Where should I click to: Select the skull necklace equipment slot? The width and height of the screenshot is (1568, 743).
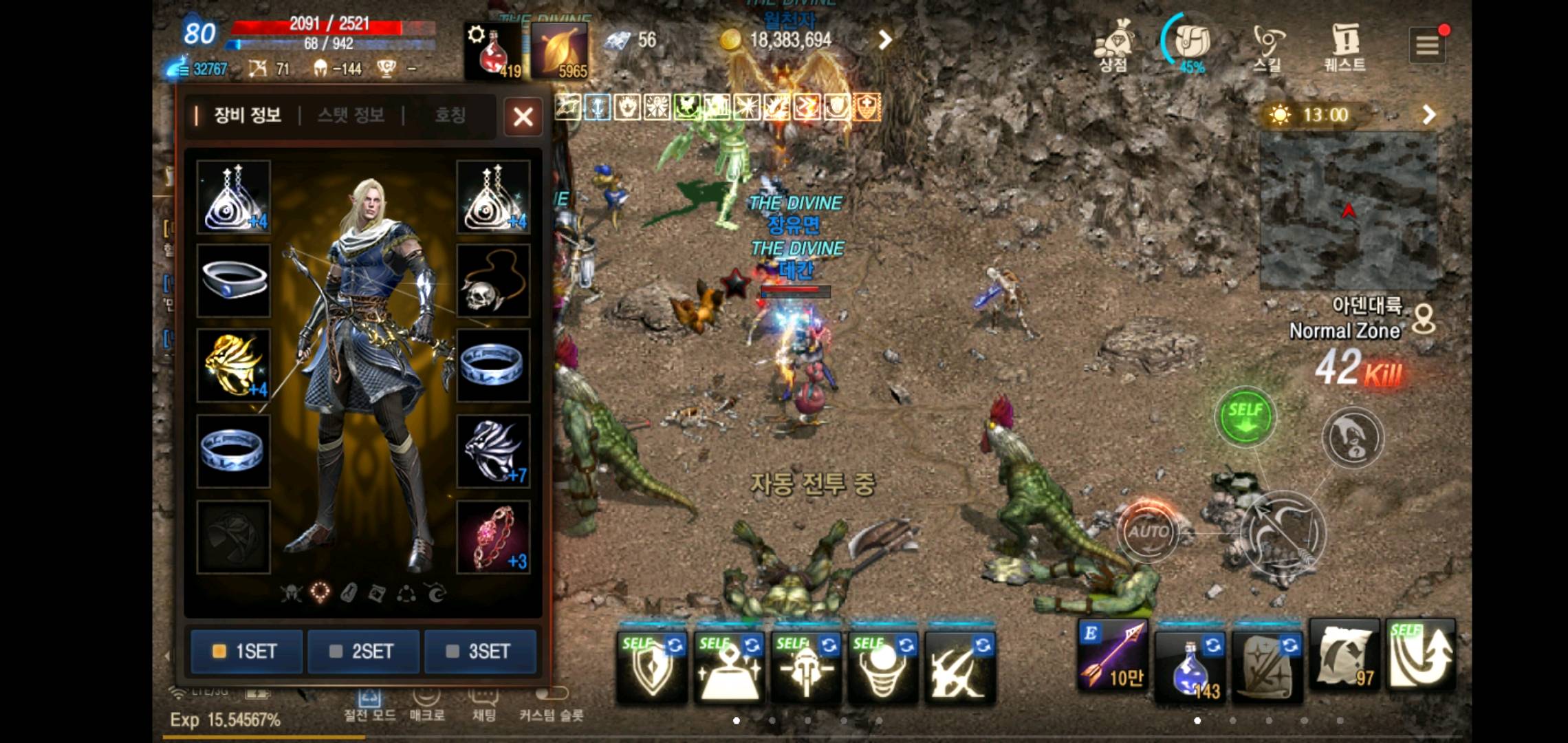point(493,281)
